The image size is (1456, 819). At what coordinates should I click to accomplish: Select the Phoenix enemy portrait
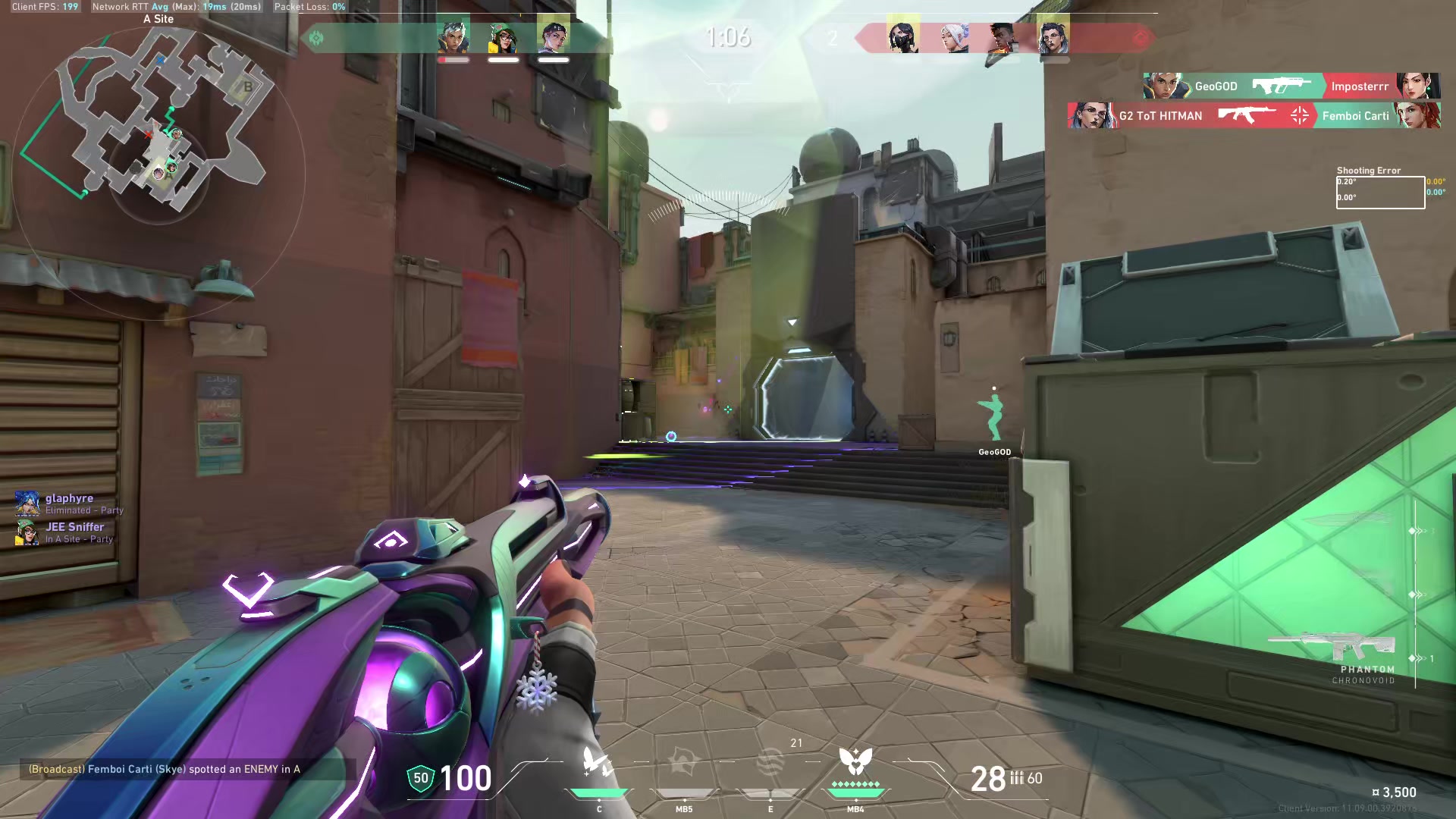[x=1003, y=38]
